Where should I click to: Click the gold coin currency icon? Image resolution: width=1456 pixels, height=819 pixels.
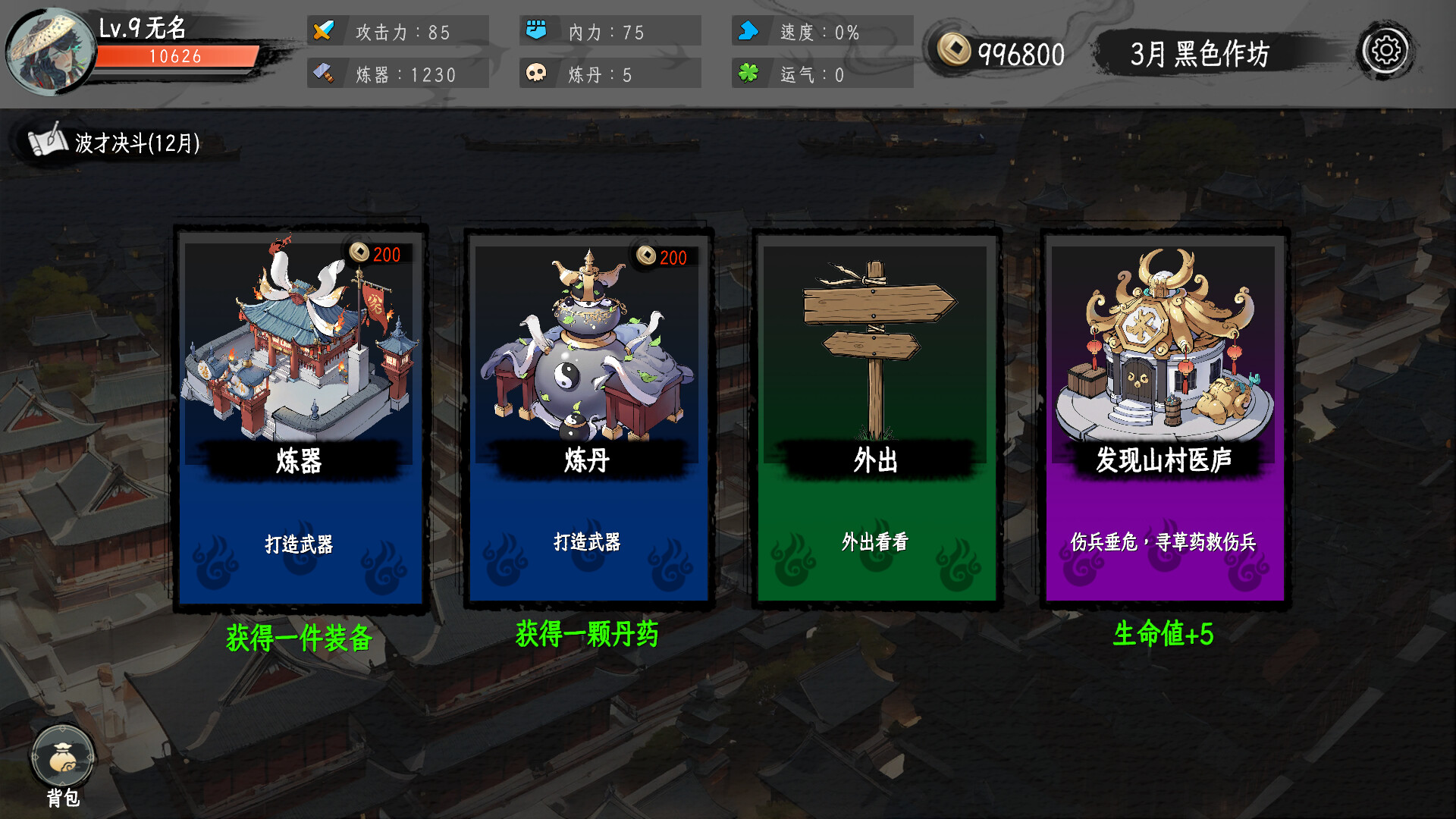[x=955, y=50]
